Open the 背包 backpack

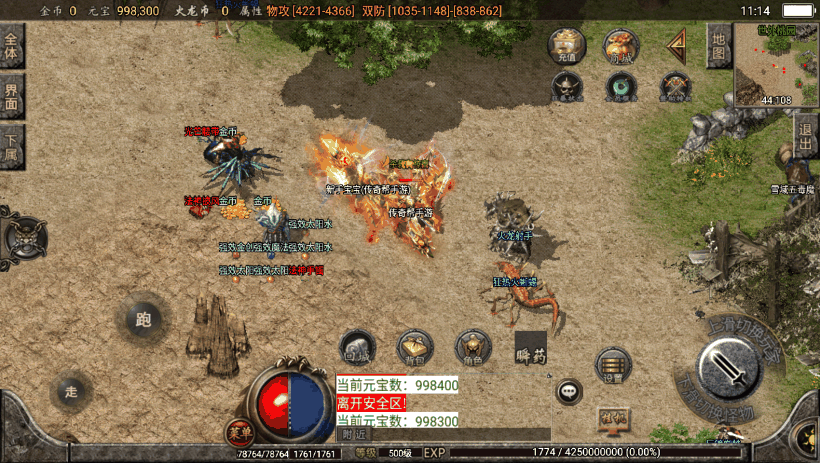coord(415,346)
